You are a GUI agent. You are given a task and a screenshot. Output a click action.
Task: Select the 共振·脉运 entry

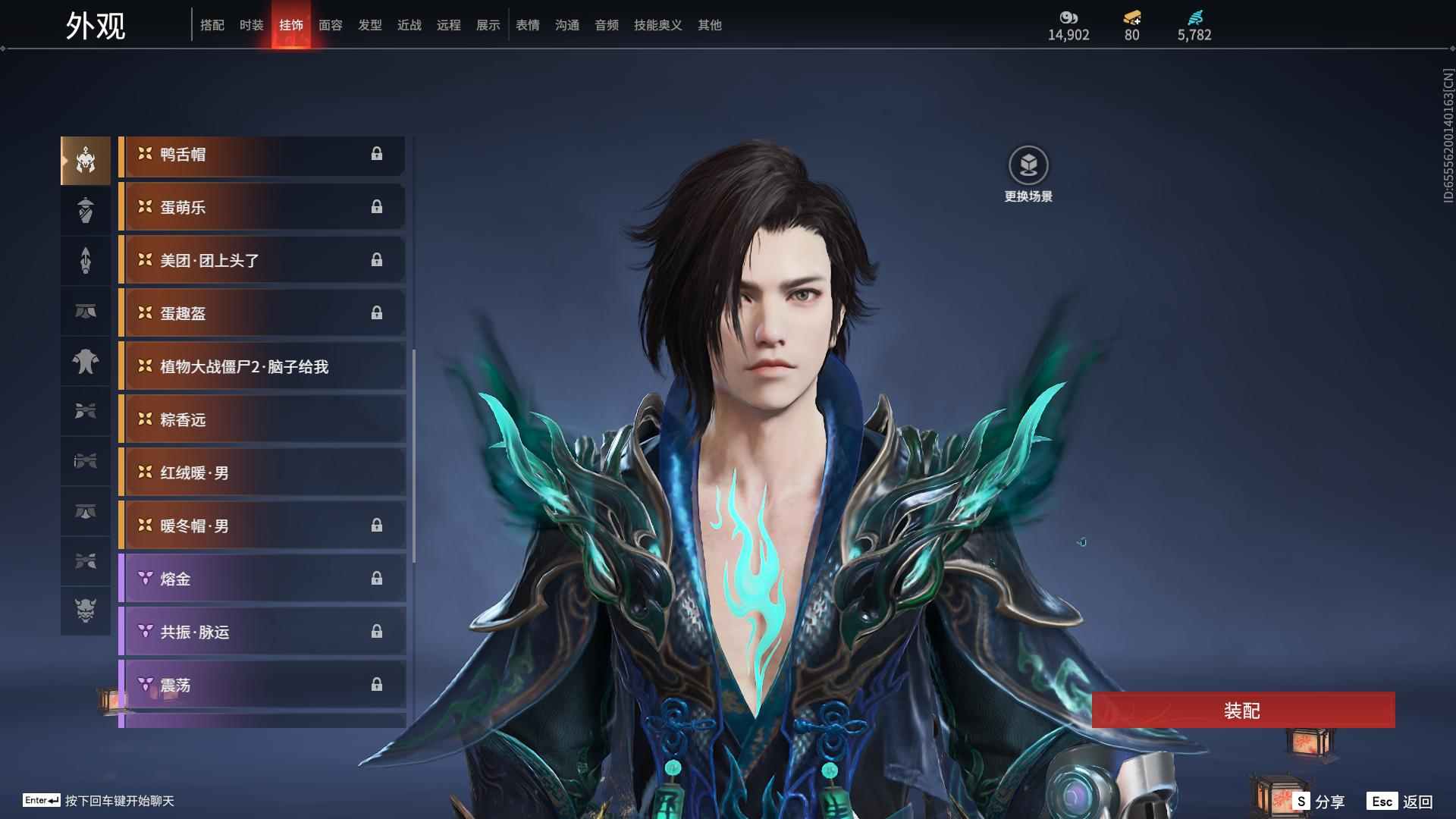pos(262,632)
